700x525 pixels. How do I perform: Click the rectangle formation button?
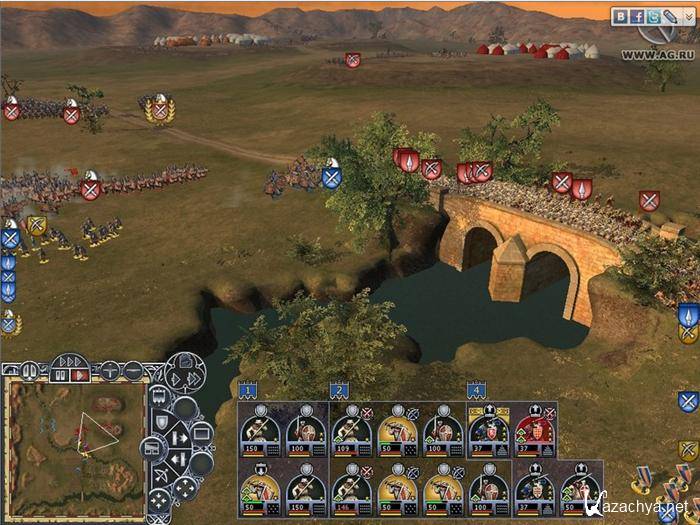(x=201, y=432)
